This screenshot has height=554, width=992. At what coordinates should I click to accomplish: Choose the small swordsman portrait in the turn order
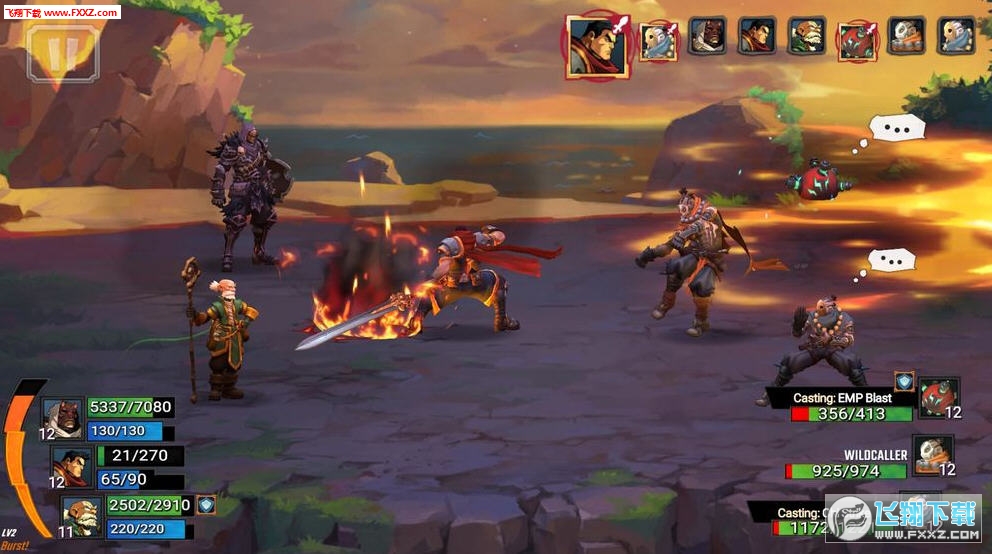(757, 36)
